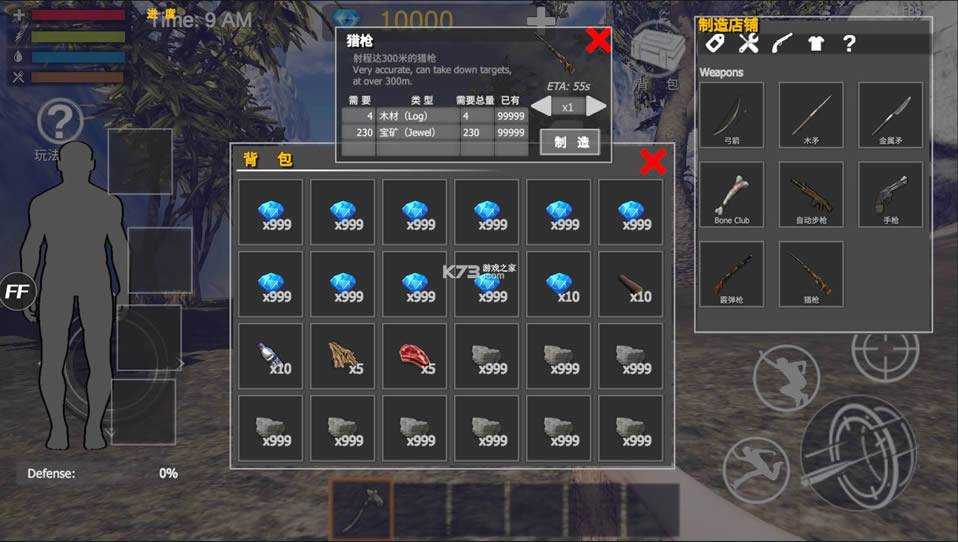Close the hunting rifle recipe panel
Viewport: 958px width, 542px height.
598,41
